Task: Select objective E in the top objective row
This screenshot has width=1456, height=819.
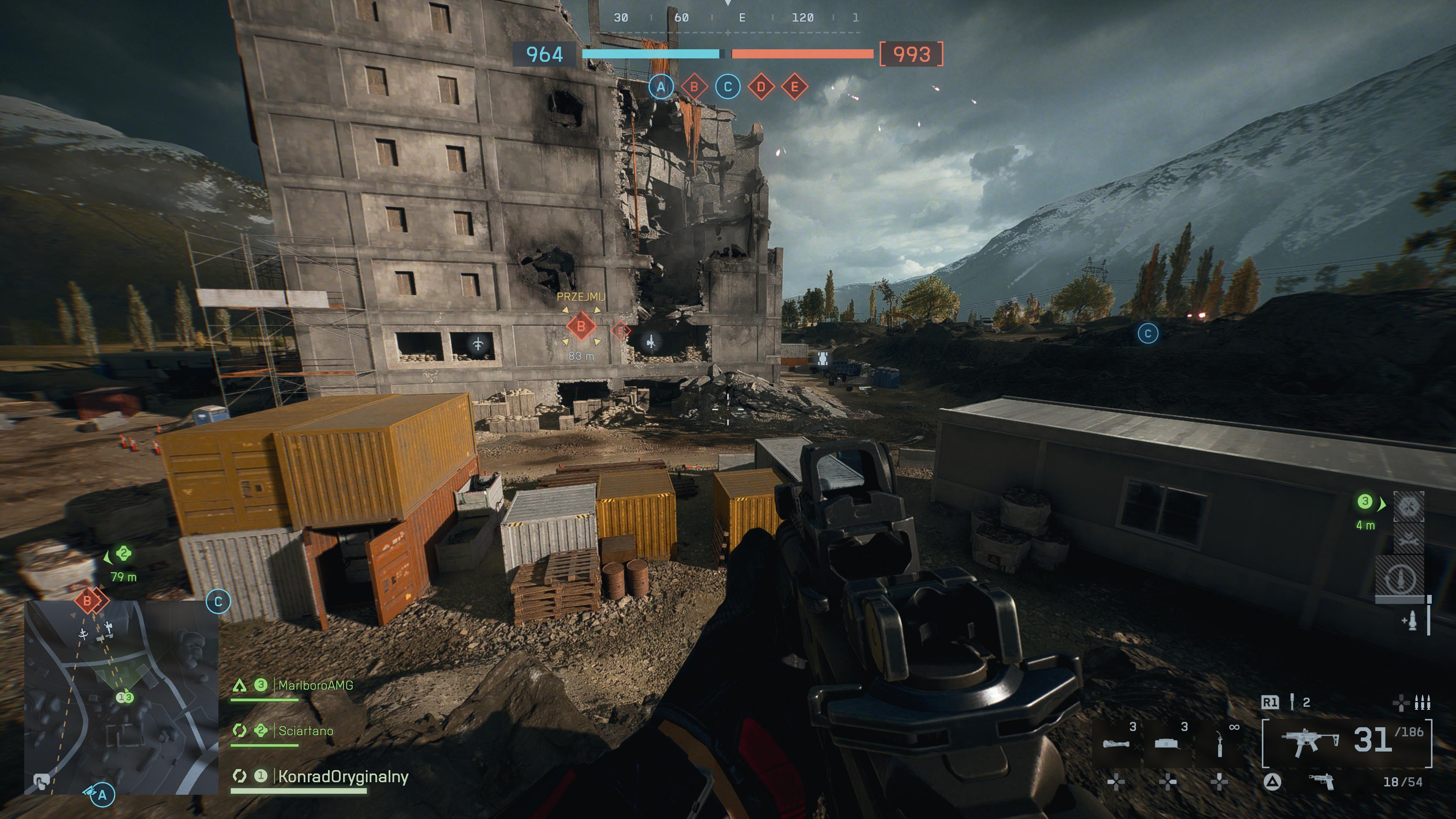Action: (x=794, y=87)
